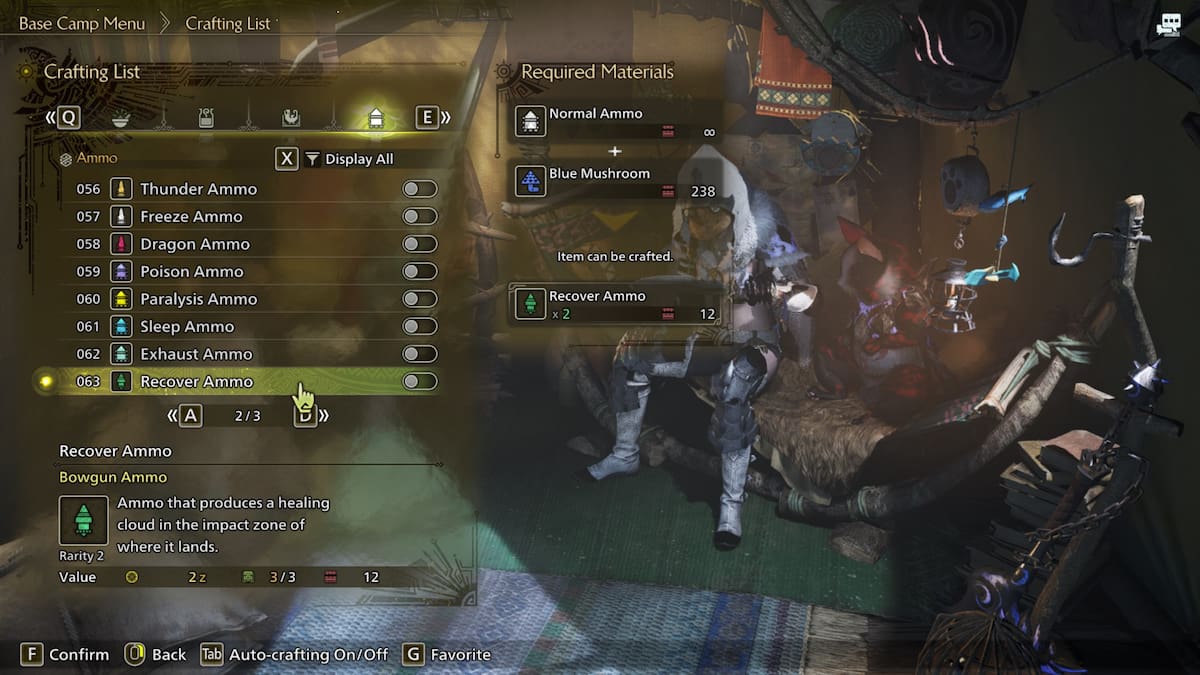Image resolution: width=1200 pixels, height=675 pixels.
Task: Select the Exhaust Ammo recipe
Action: (x=196, y=354)
